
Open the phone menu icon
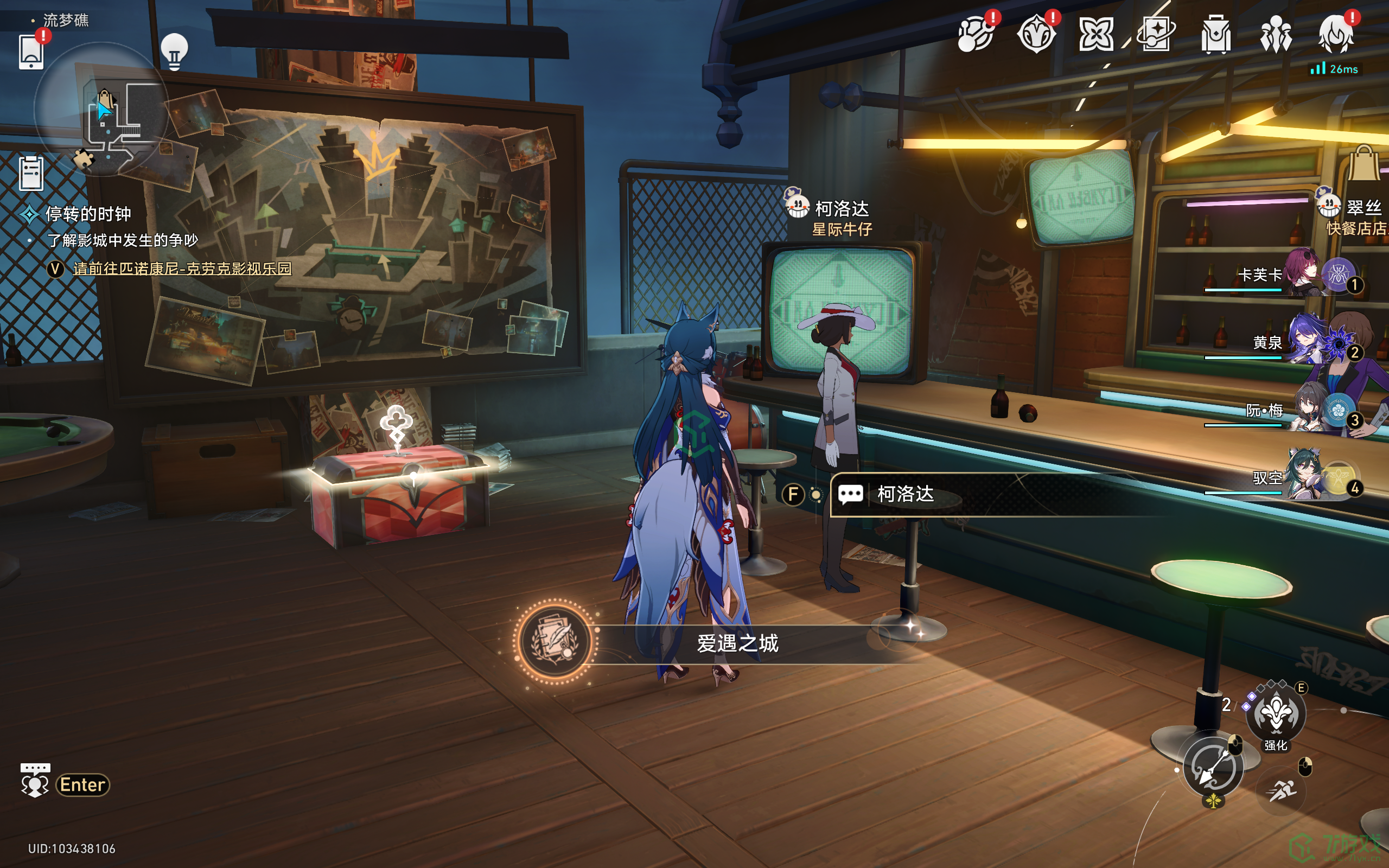point(31,52)
